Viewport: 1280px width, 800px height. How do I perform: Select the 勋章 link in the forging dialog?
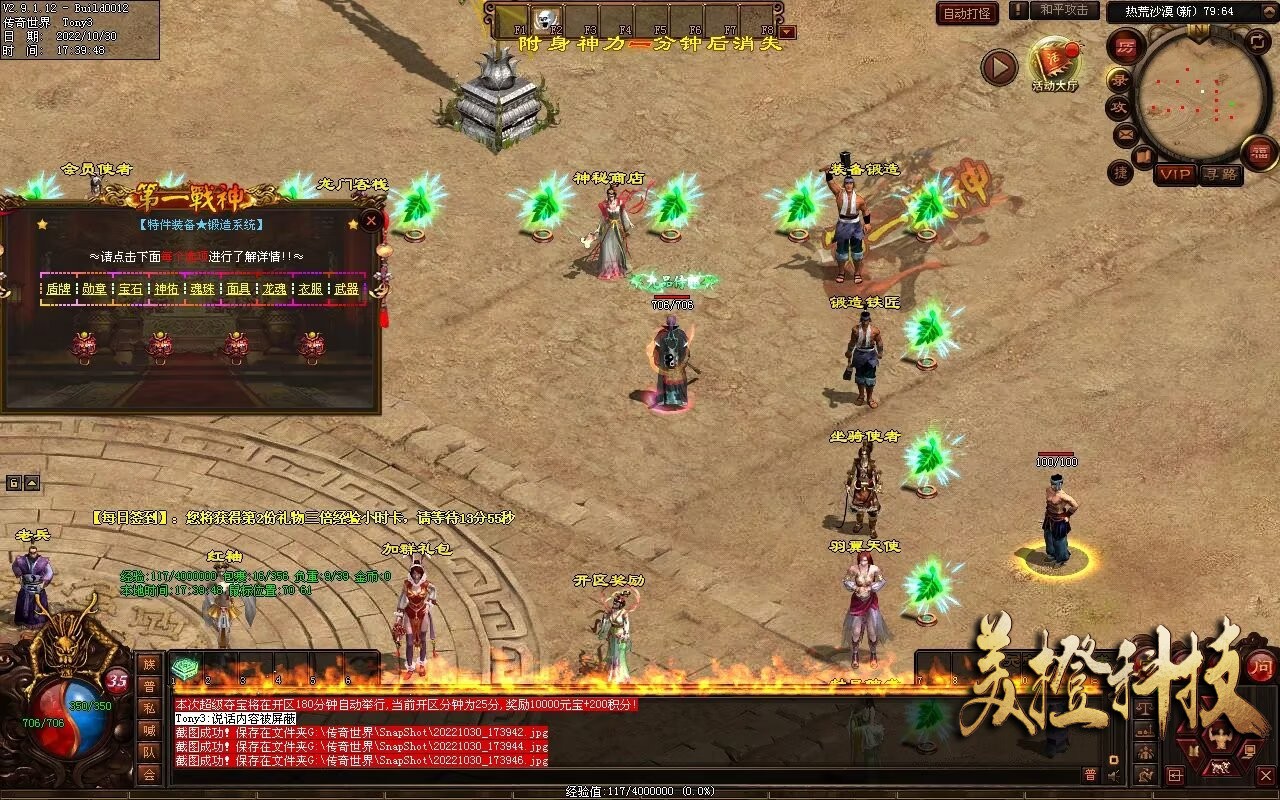click(x=94, y=289)
